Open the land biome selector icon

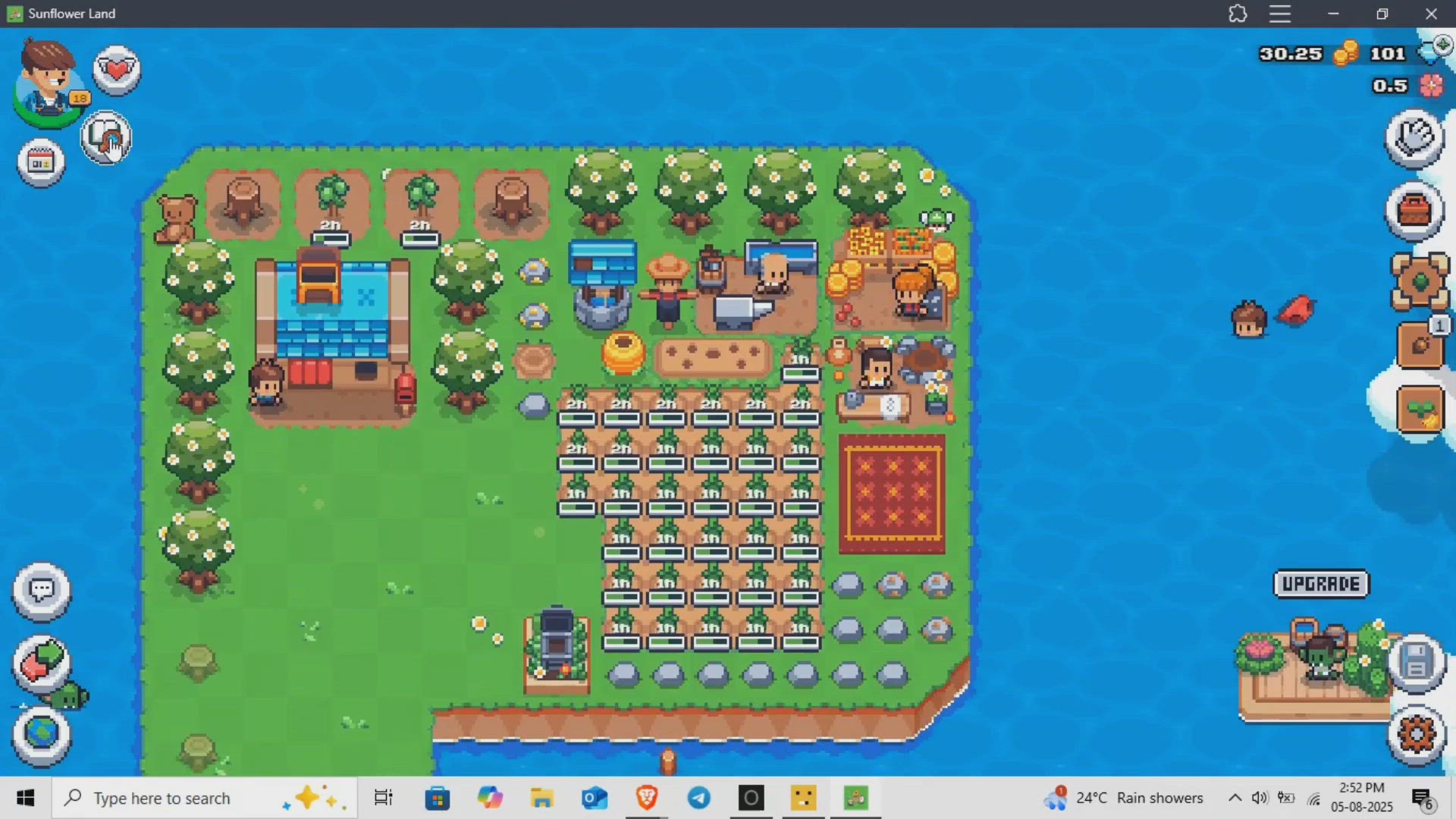tap(1421, 284)
